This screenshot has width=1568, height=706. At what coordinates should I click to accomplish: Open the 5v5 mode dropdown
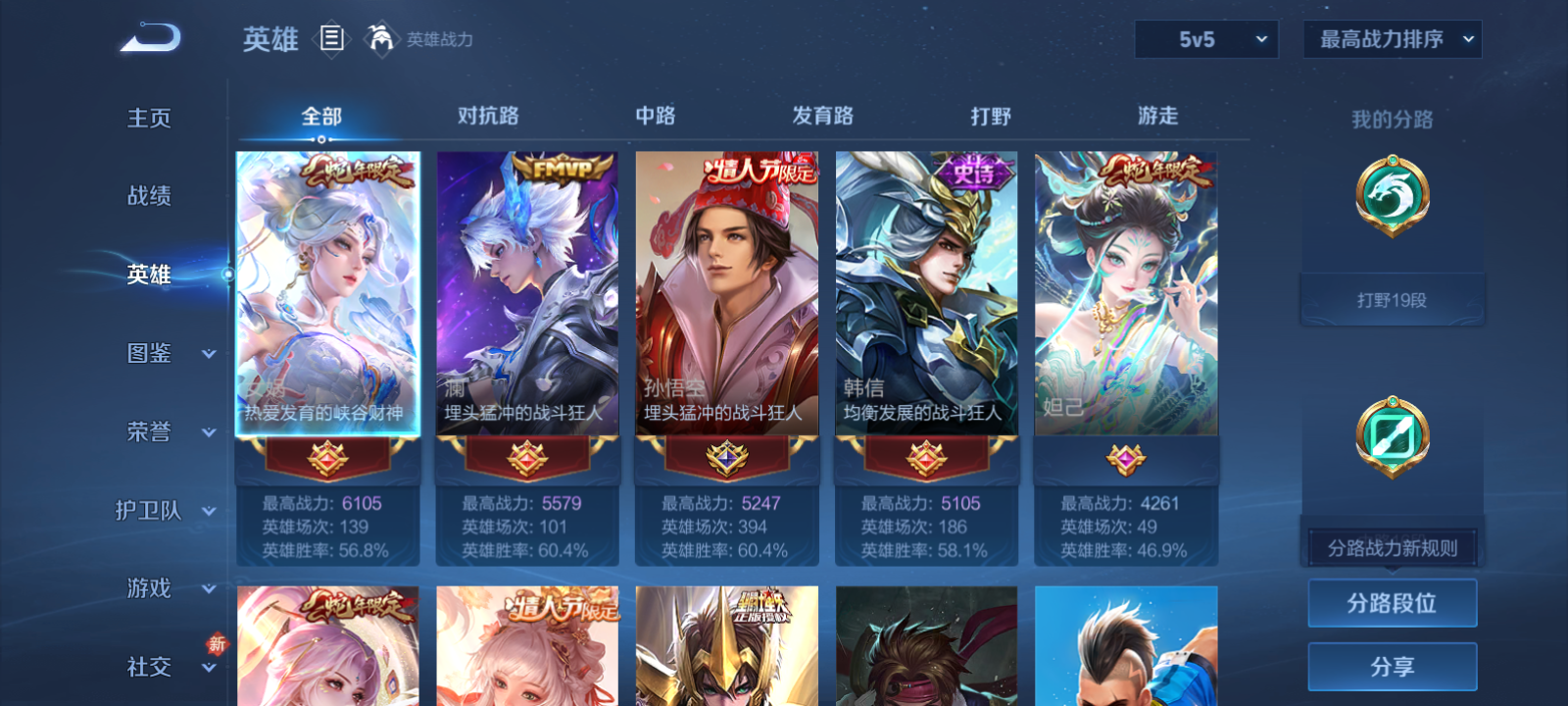(x=1206, y=40)
